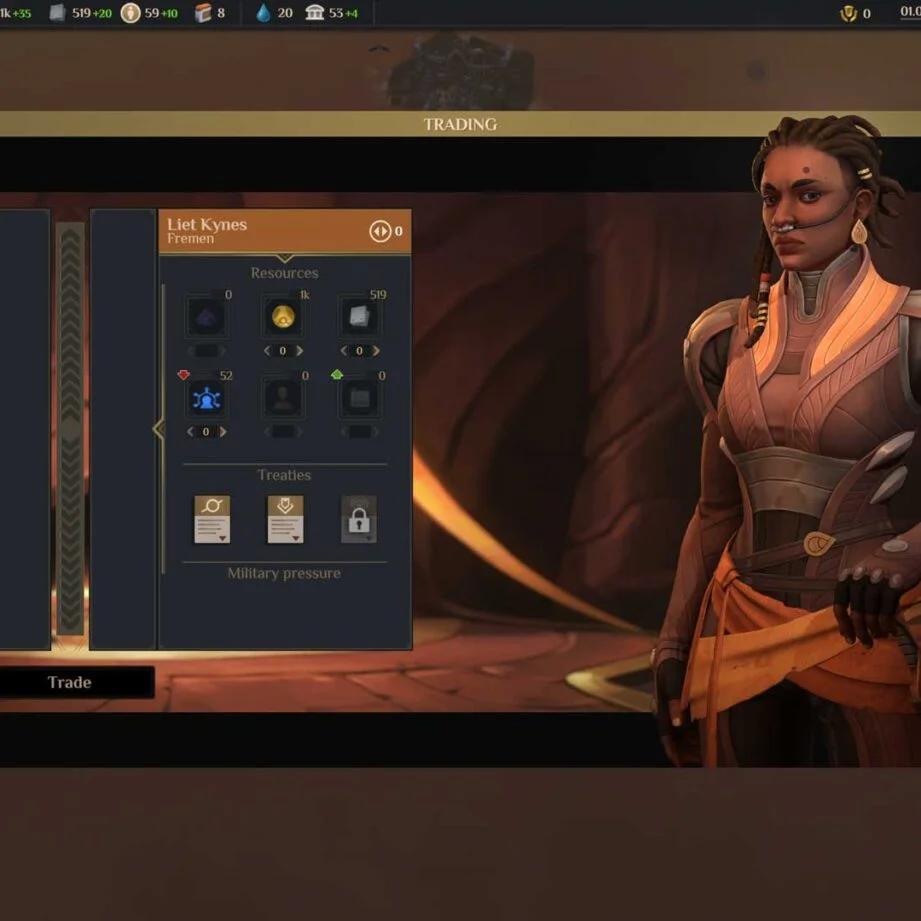
Task: Raise the blue figure resource amount
Action: (x=223, y=432)
